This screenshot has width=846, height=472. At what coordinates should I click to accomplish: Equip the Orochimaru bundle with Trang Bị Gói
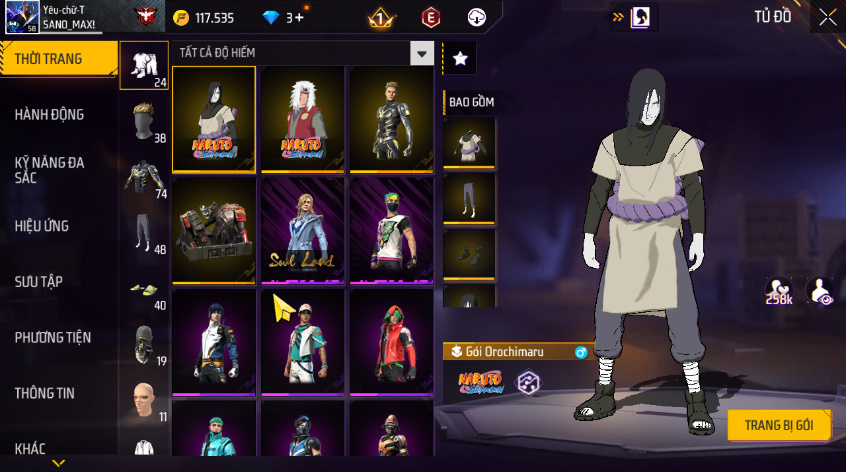pyautogui.click(x=778, y=424)
